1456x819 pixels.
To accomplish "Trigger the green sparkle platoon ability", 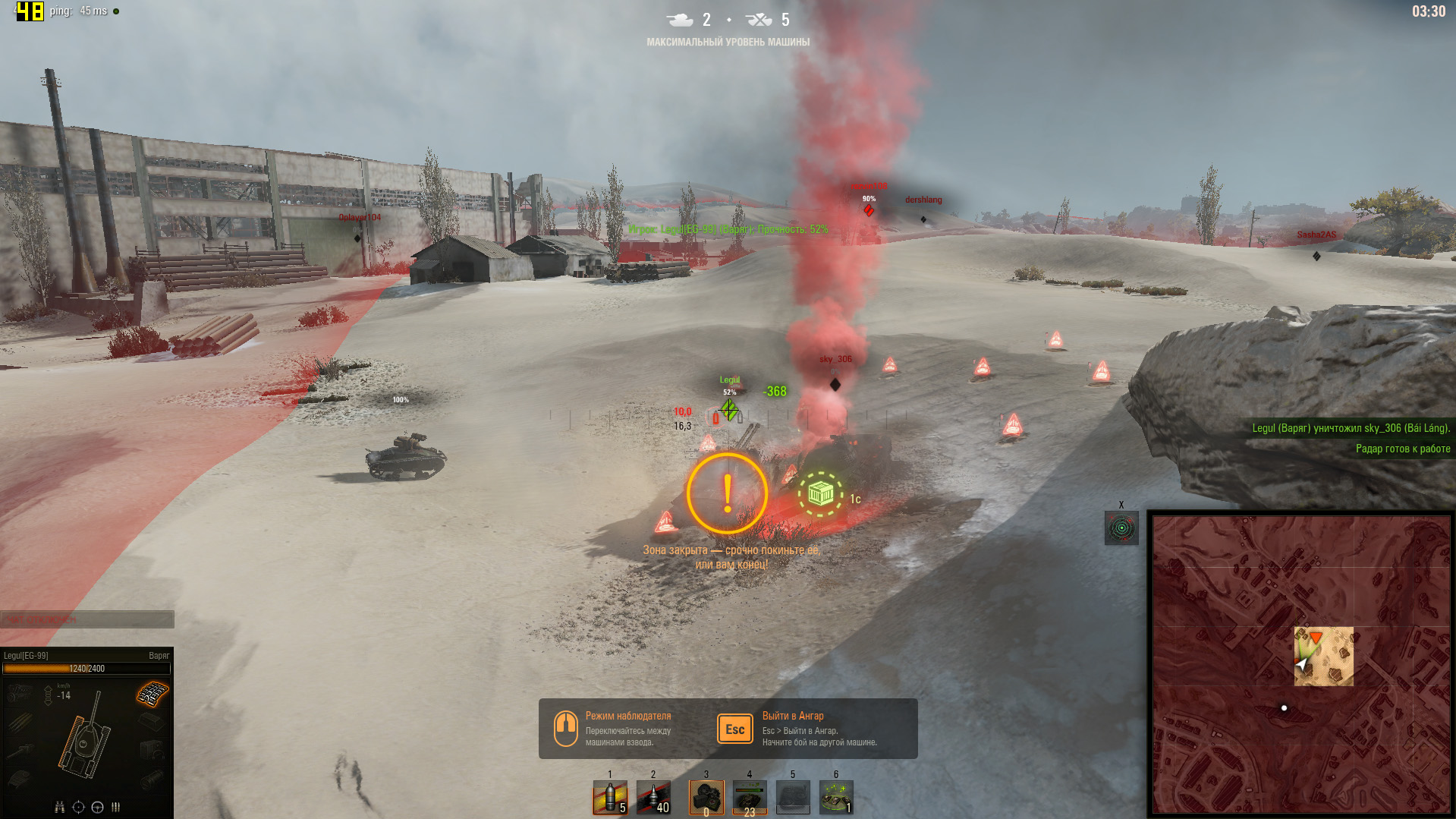I will point(835,798).
